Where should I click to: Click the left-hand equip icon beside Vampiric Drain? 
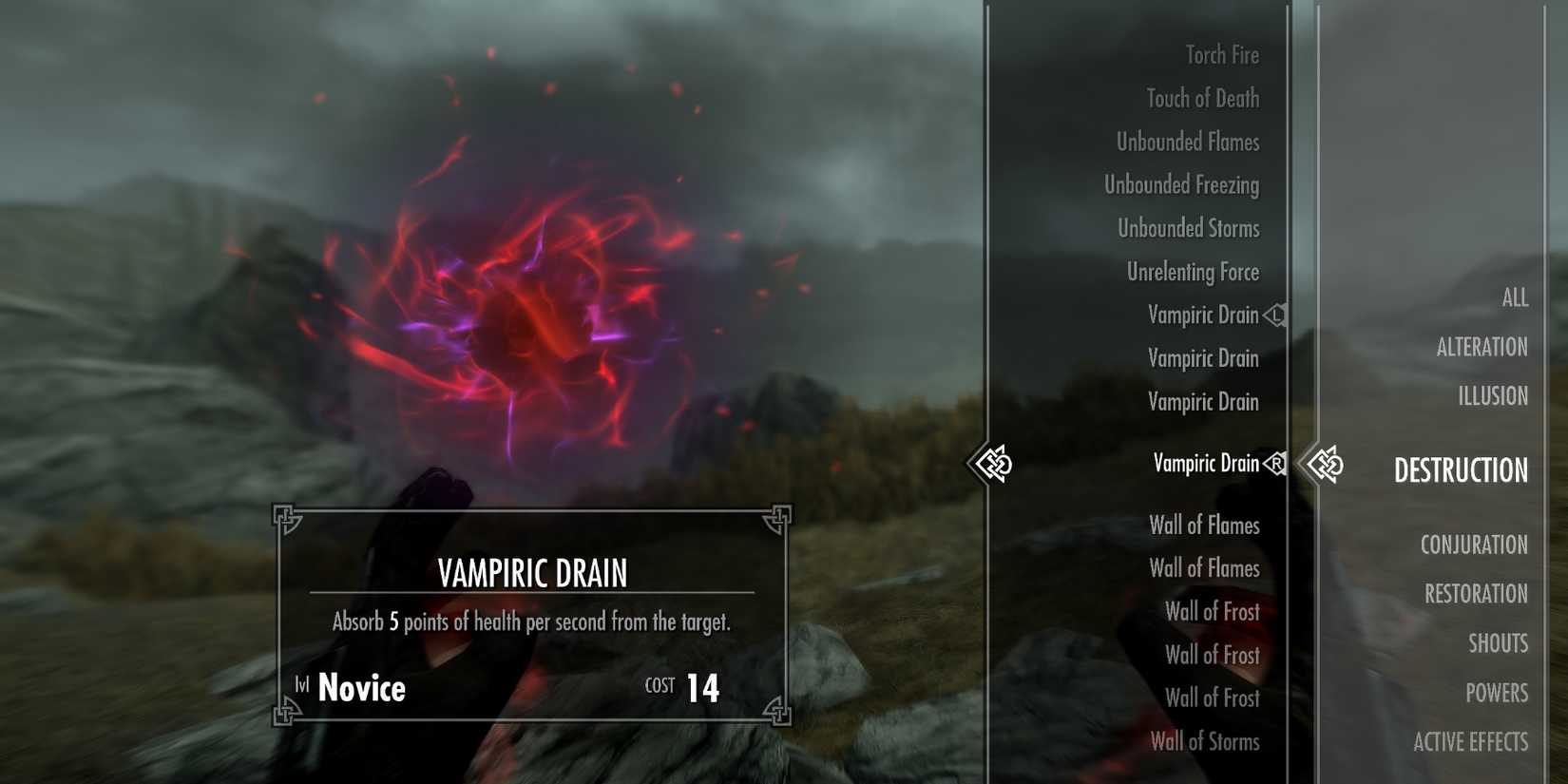[x=1277, y=315]
